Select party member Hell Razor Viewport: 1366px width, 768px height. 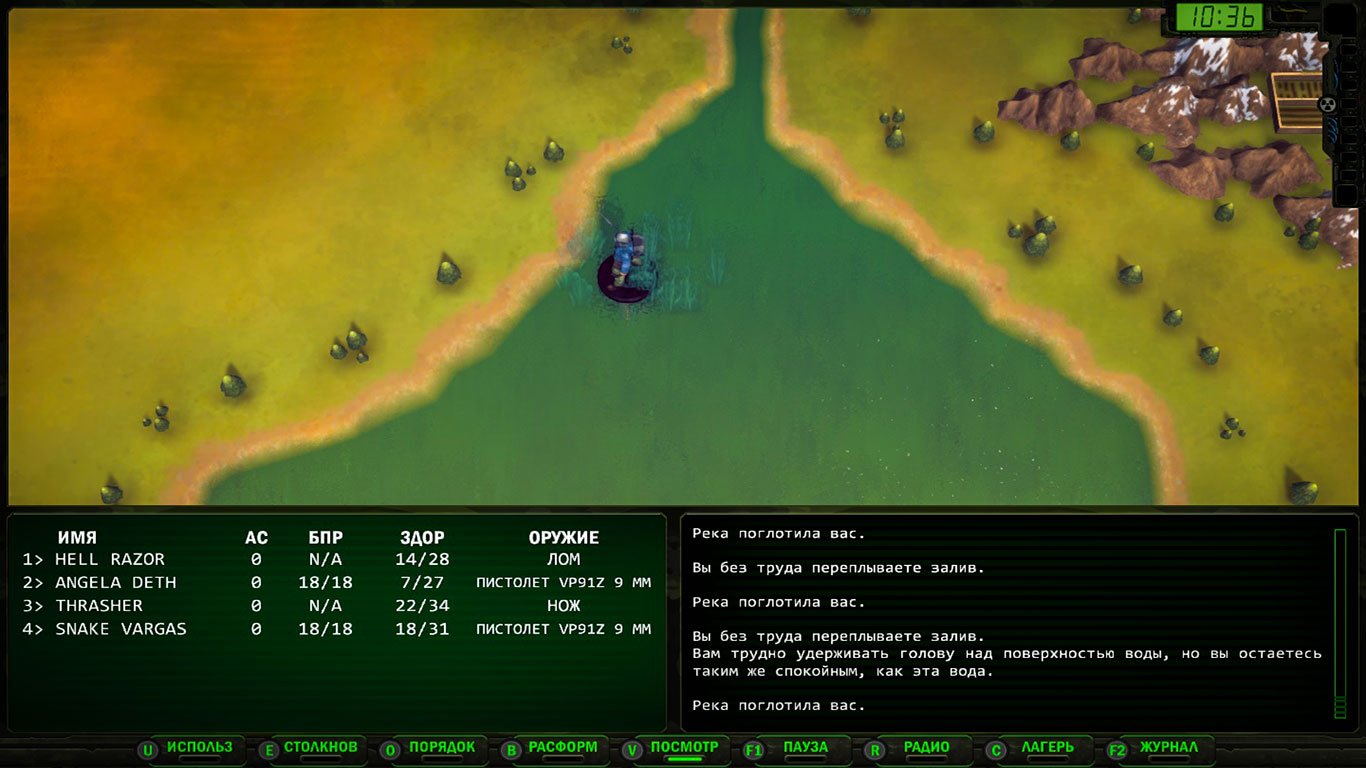coord(109,560)
